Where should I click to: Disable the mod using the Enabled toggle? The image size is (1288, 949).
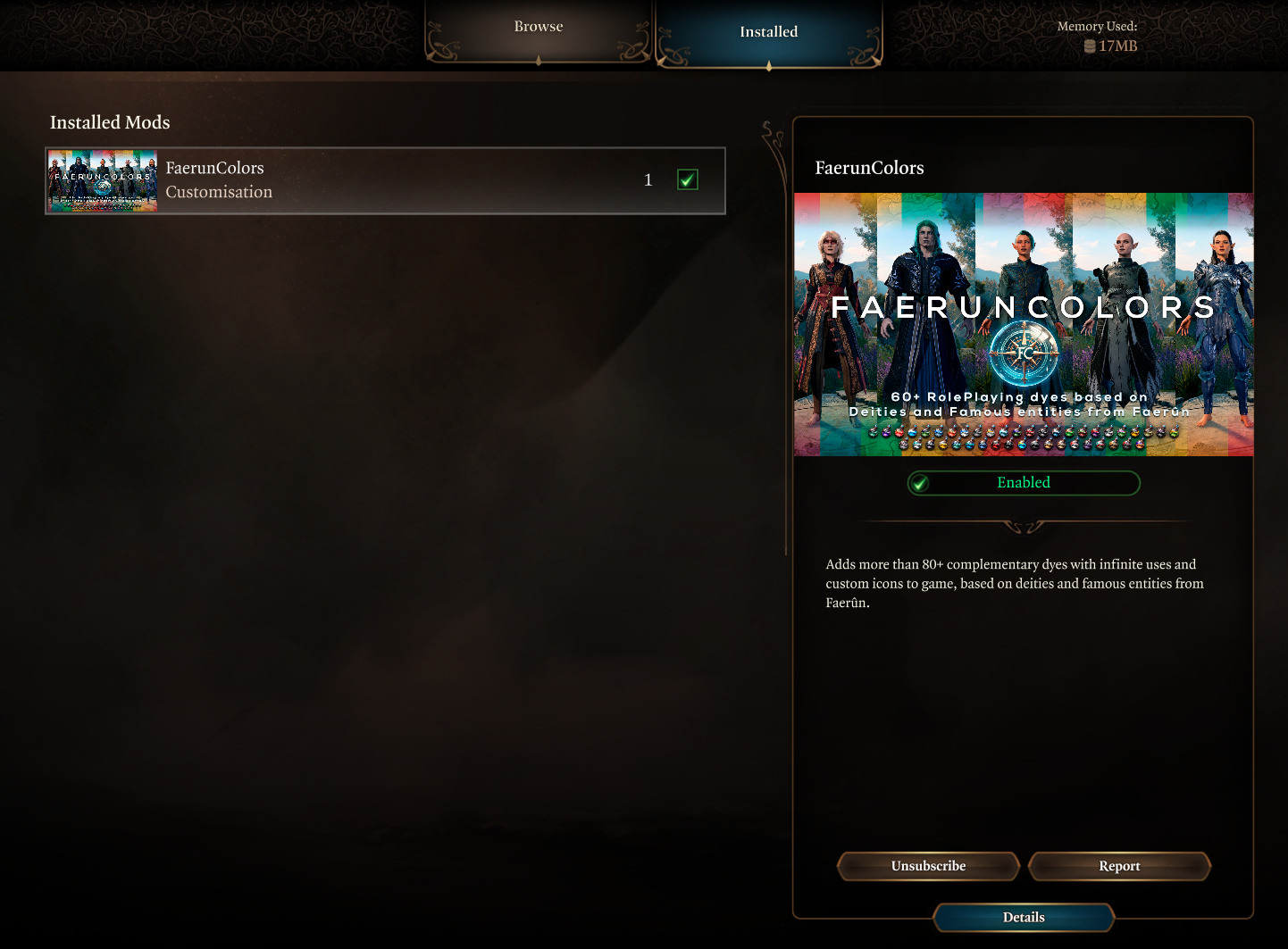[1024, 483]
